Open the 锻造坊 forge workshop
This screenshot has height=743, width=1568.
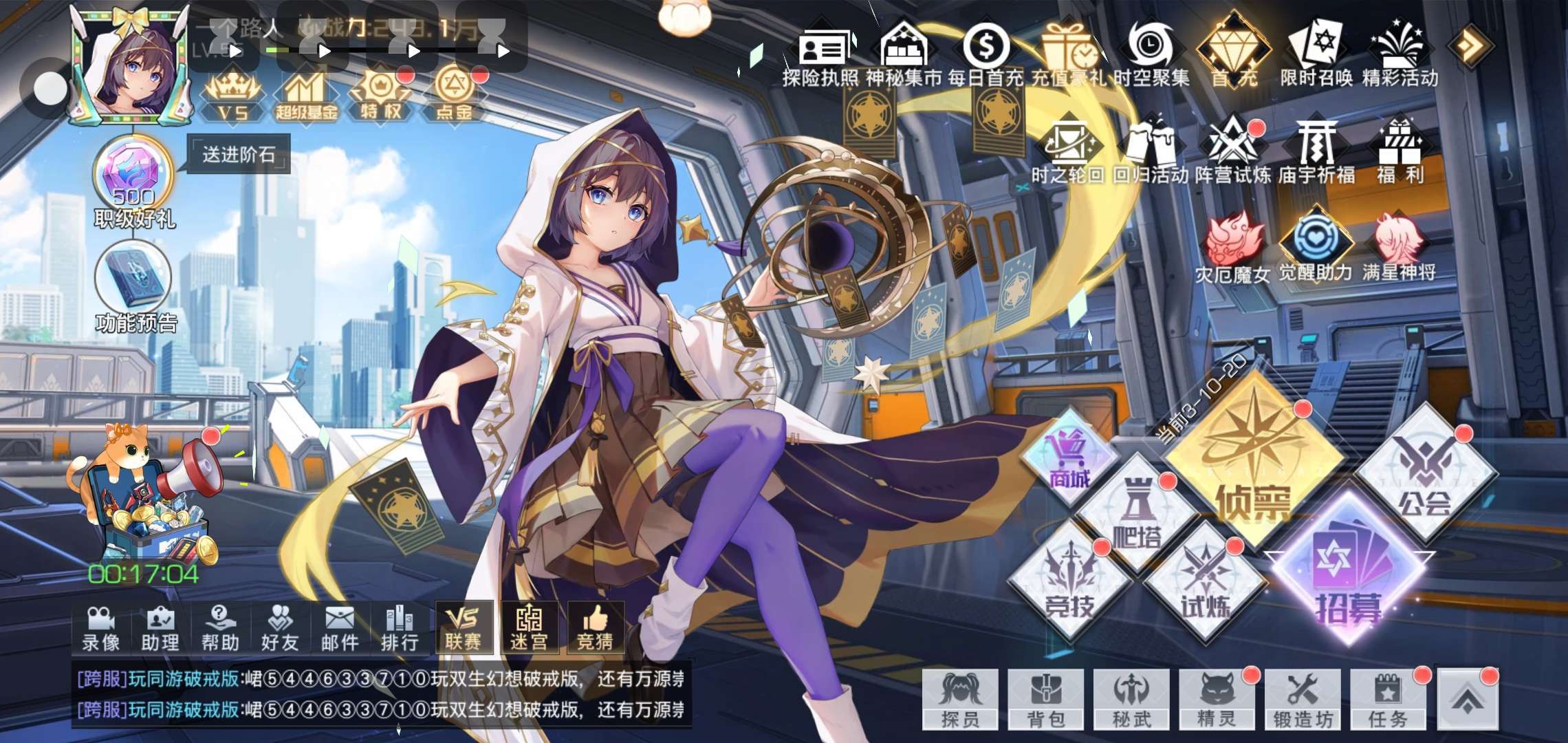point(1303,700)
